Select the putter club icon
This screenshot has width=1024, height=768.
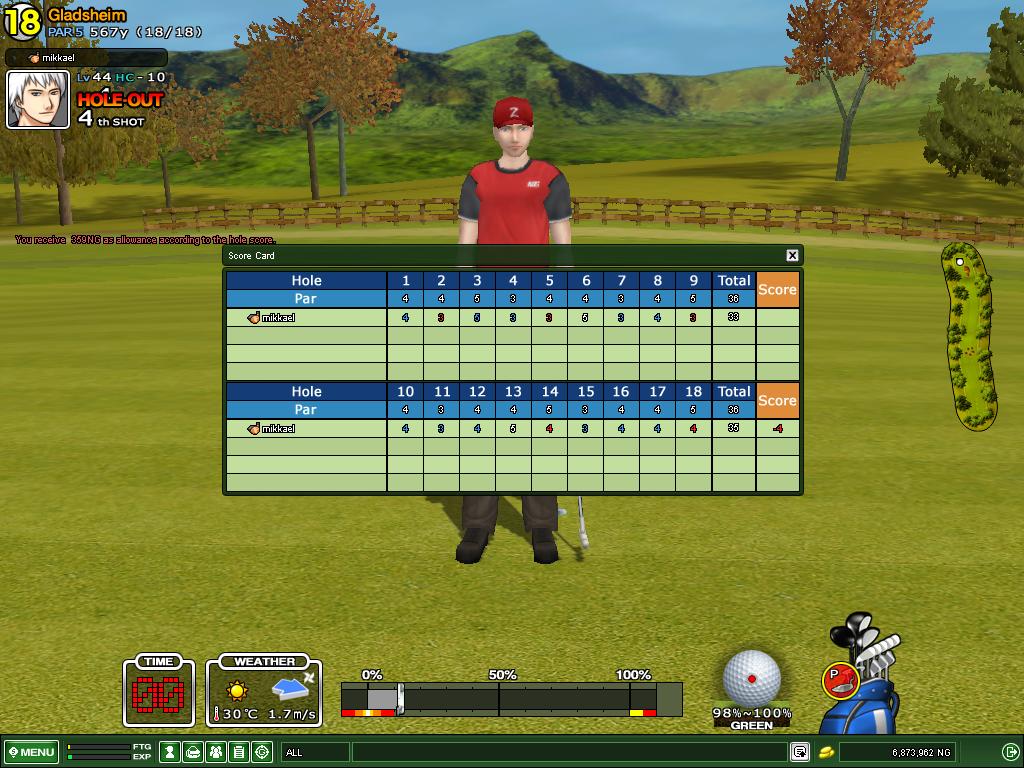click(x=840, y=680)
